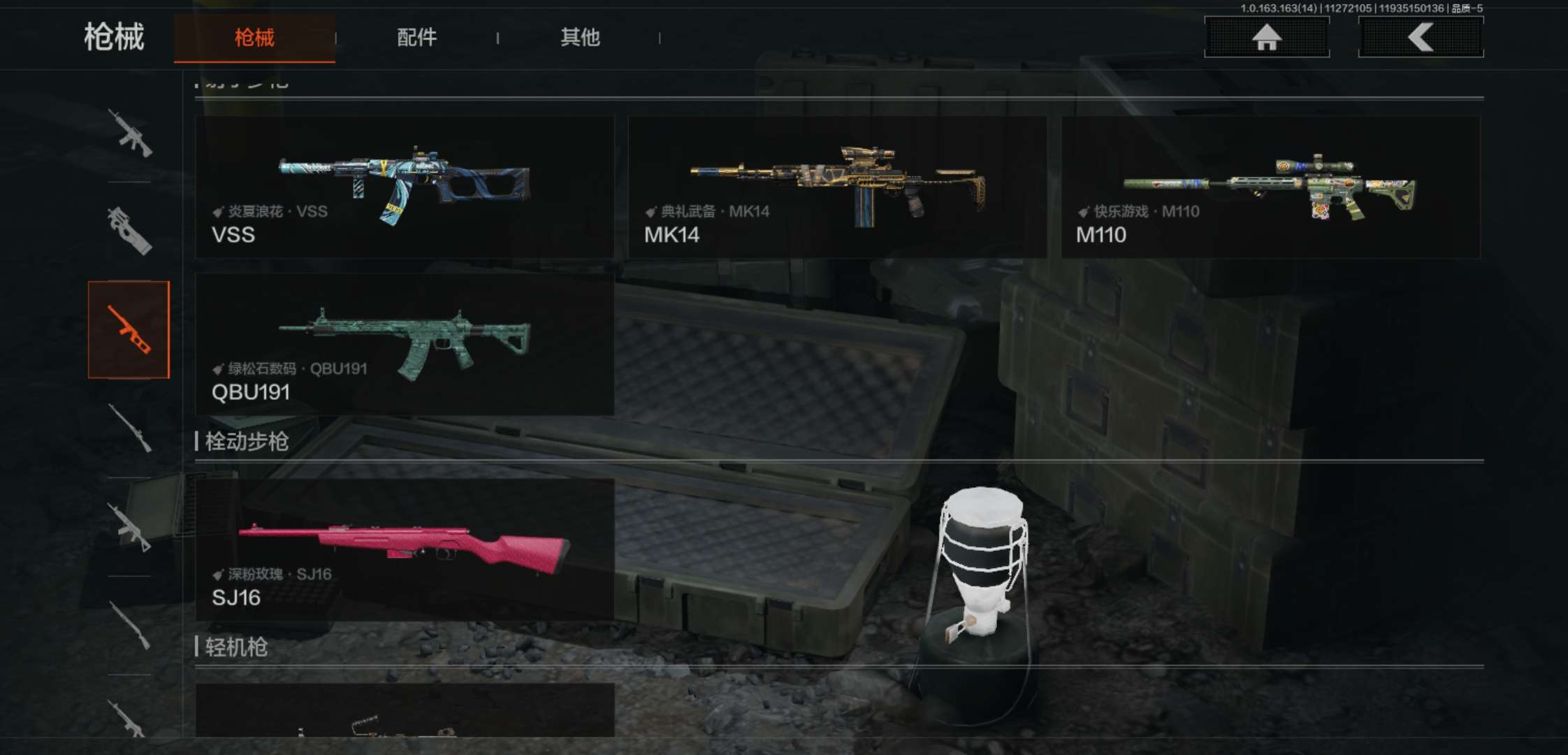Image resolution: width=1568 pixels, height=755 pixels.
Task: Choose the 典礼武备 MK14 skin card
Action: [837, 187]
